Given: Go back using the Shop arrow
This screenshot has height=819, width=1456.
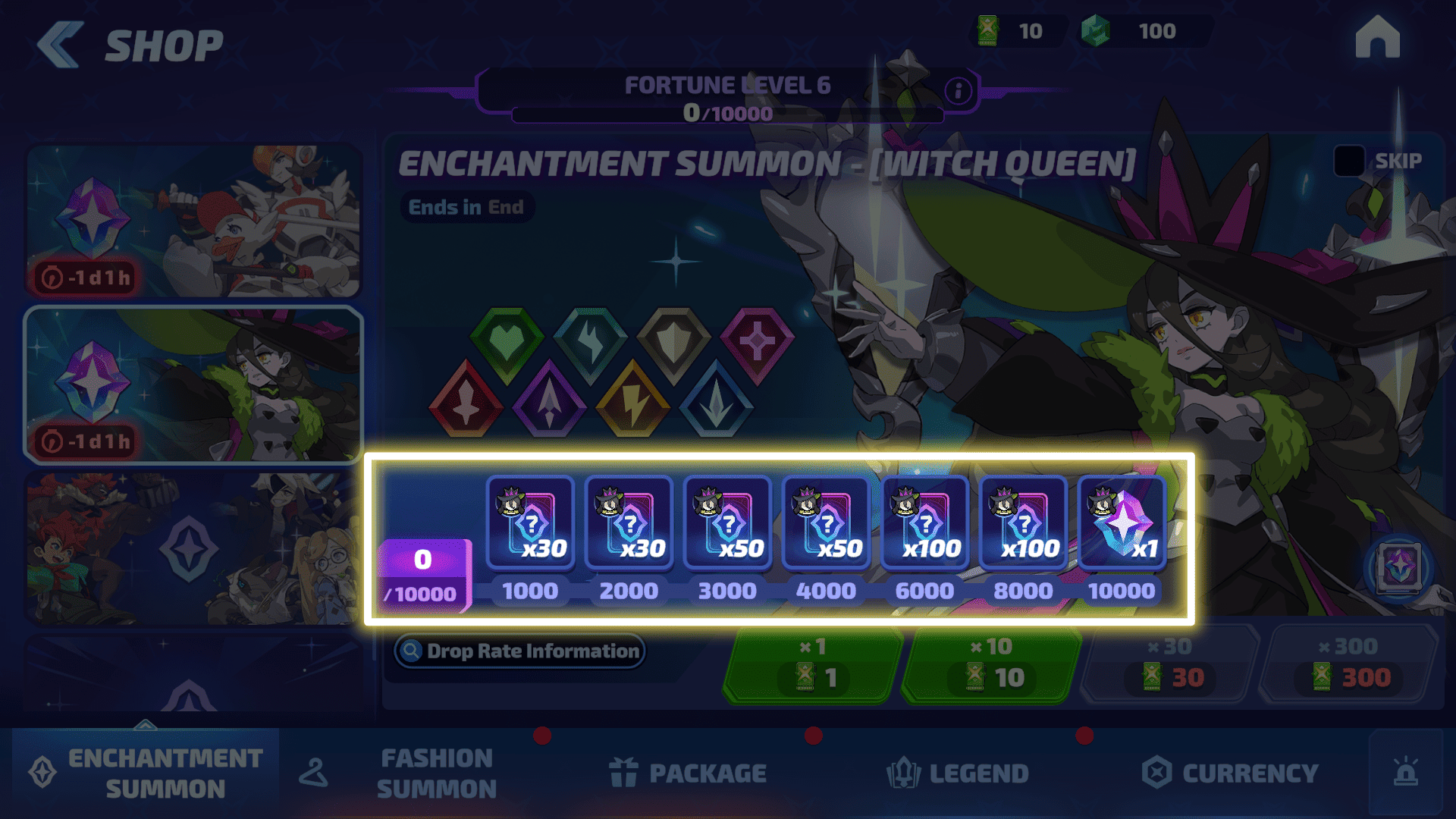Looking at the screenshot, I should (61, 45).
